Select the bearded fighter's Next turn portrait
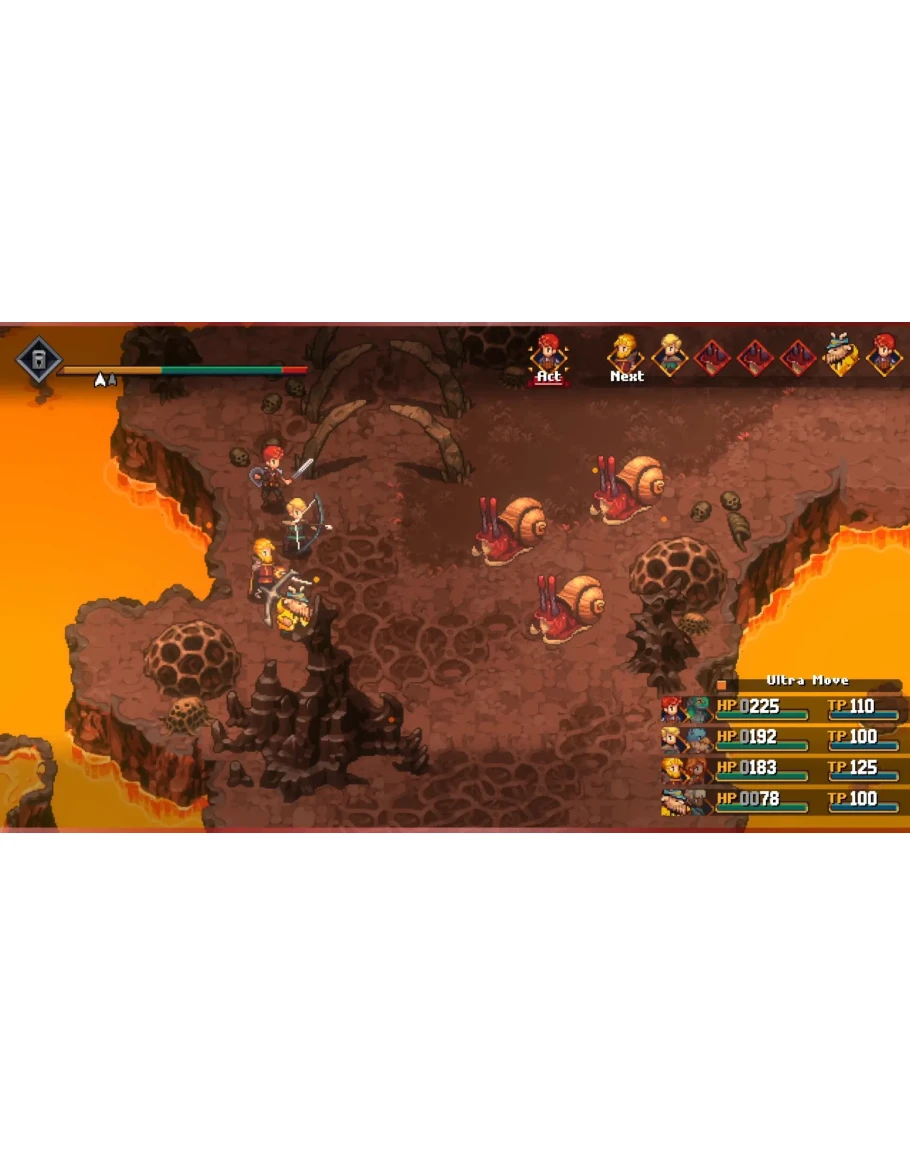 [626, 355]
